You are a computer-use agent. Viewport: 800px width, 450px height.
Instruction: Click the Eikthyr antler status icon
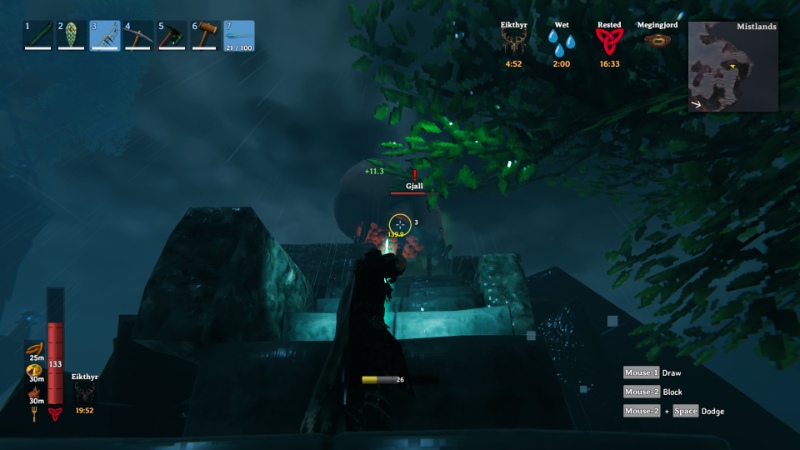tap(513, 41)
